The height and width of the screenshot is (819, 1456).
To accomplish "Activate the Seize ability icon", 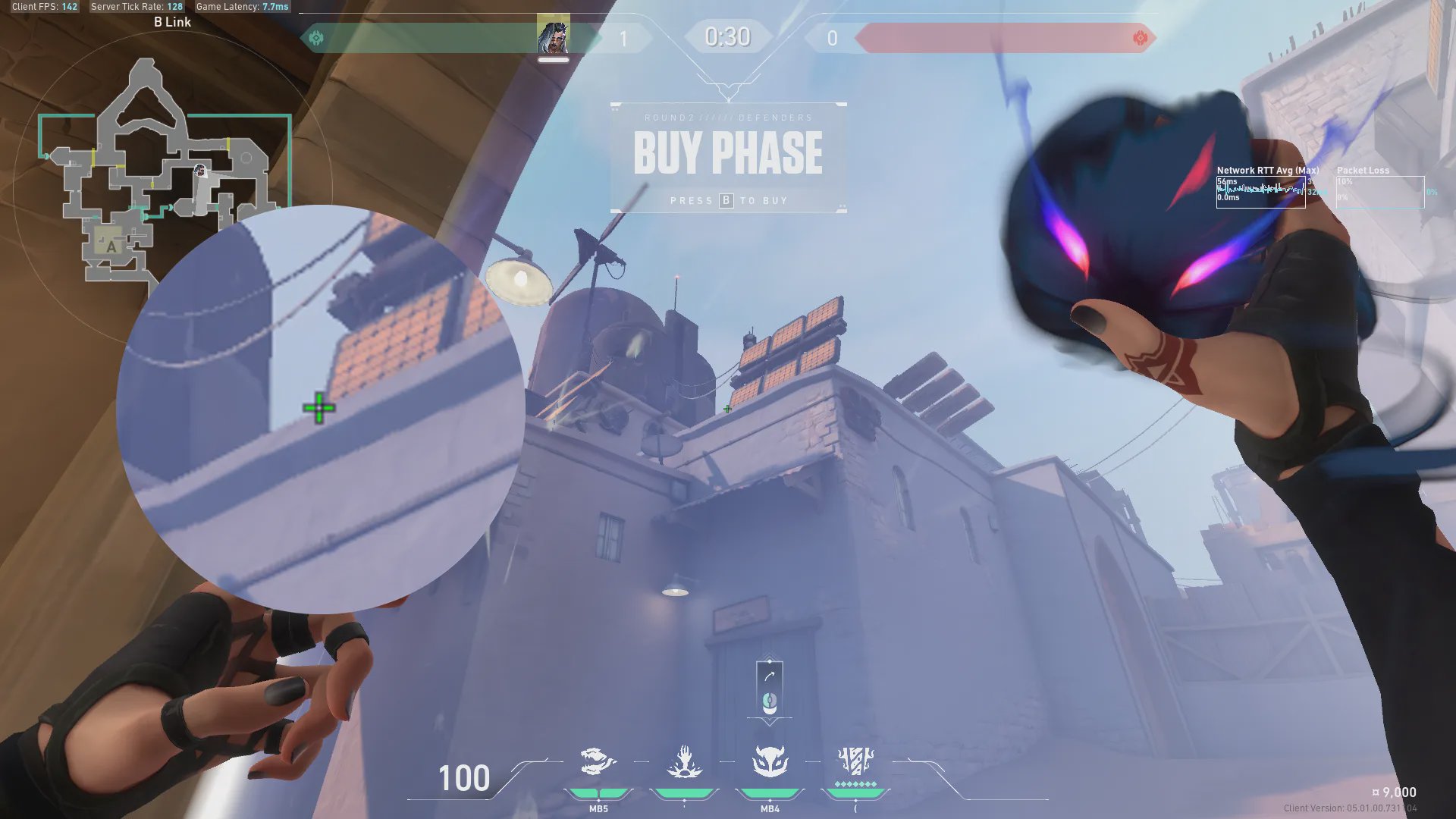I will click(684, 761).
